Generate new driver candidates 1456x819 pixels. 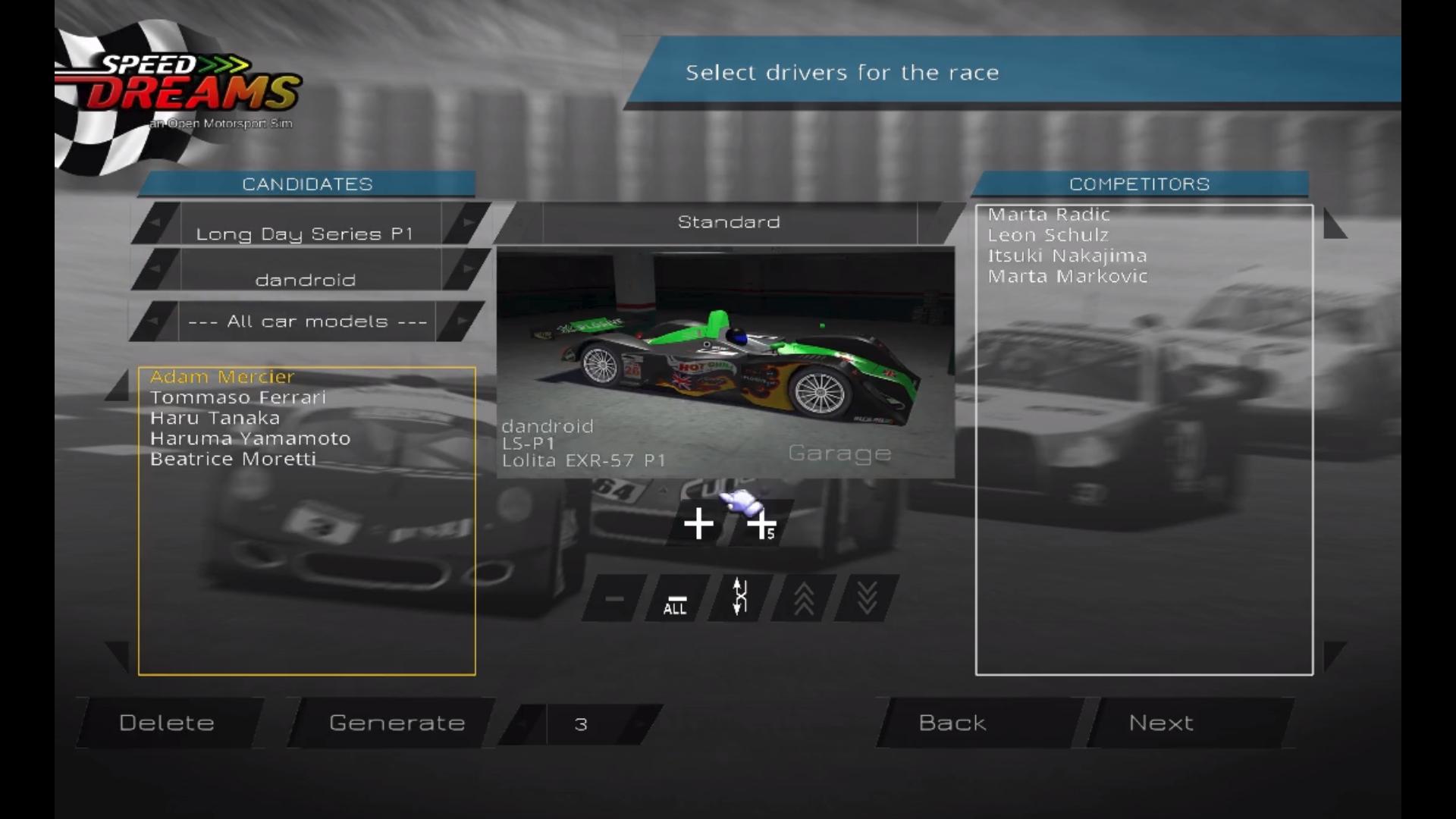397,723
